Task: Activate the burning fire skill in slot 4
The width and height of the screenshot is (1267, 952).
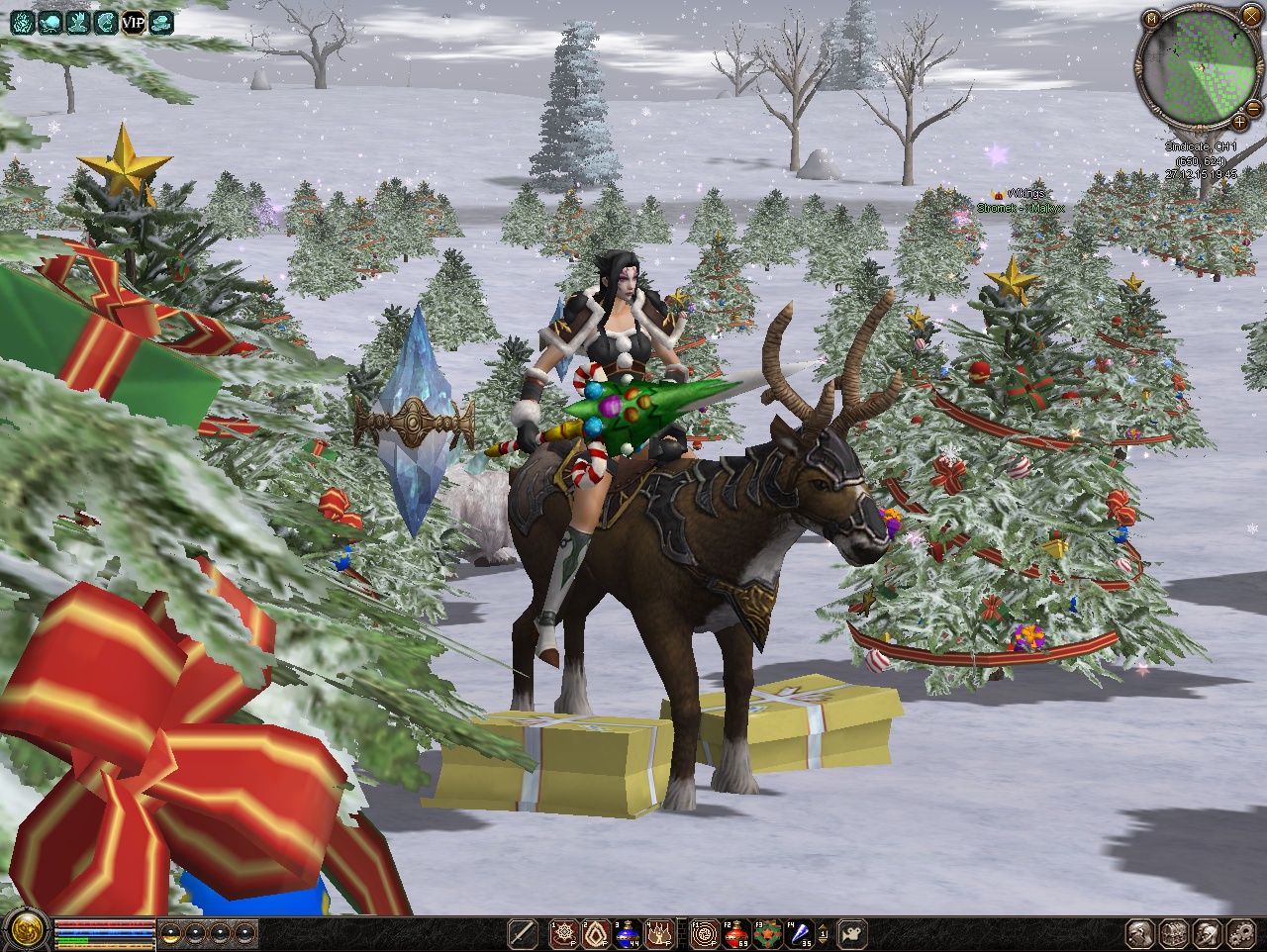Action: click(659, 932)
